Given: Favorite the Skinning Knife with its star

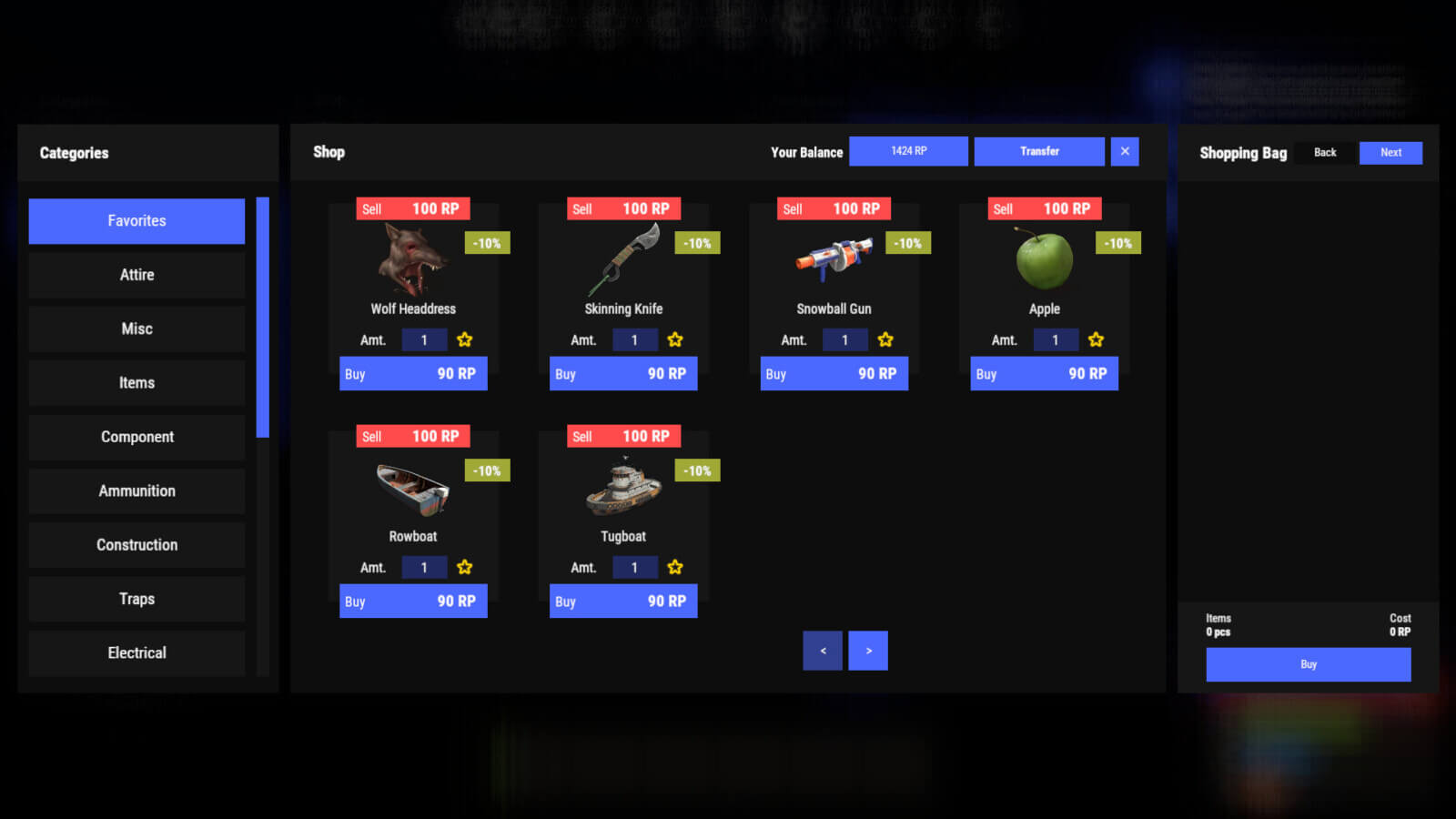Looking at the screenshot, I should point(675,339).
